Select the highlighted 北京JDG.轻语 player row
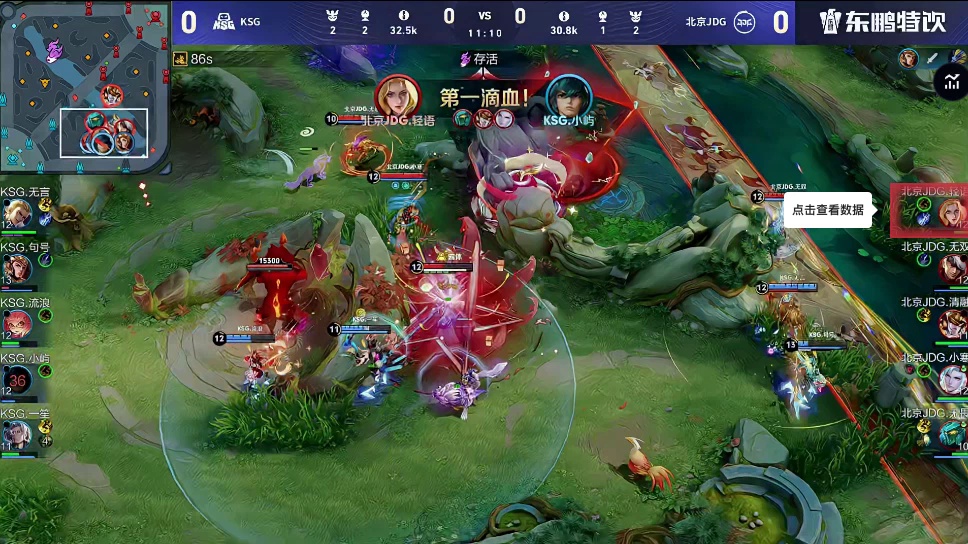This screenshot has height=544, width=968. [930, 210]
